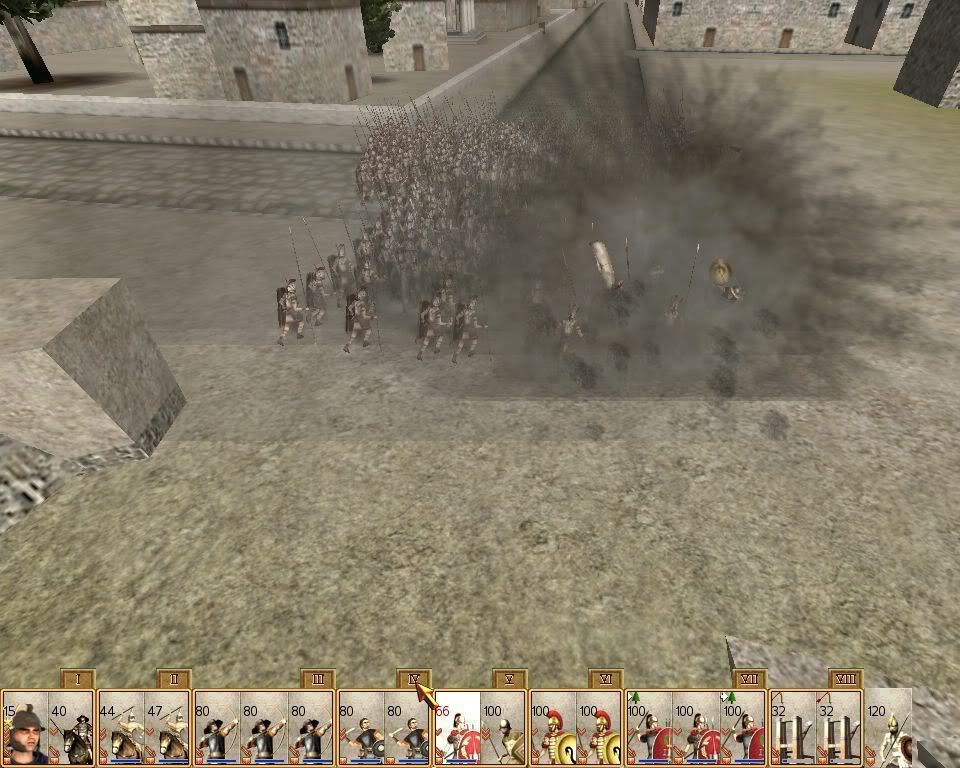960x768 pixels.
Task: Select group I tab
Action: click(77, 679)
